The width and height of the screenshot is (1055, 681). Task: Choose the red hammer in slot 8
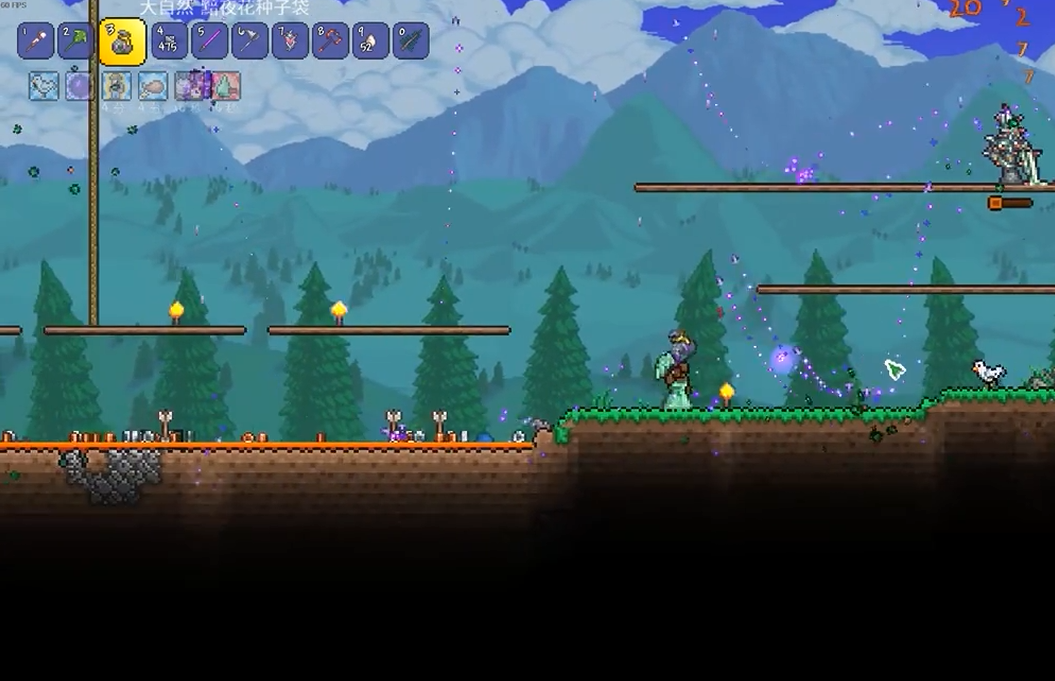pyautogui.click(x=330, y=41)
